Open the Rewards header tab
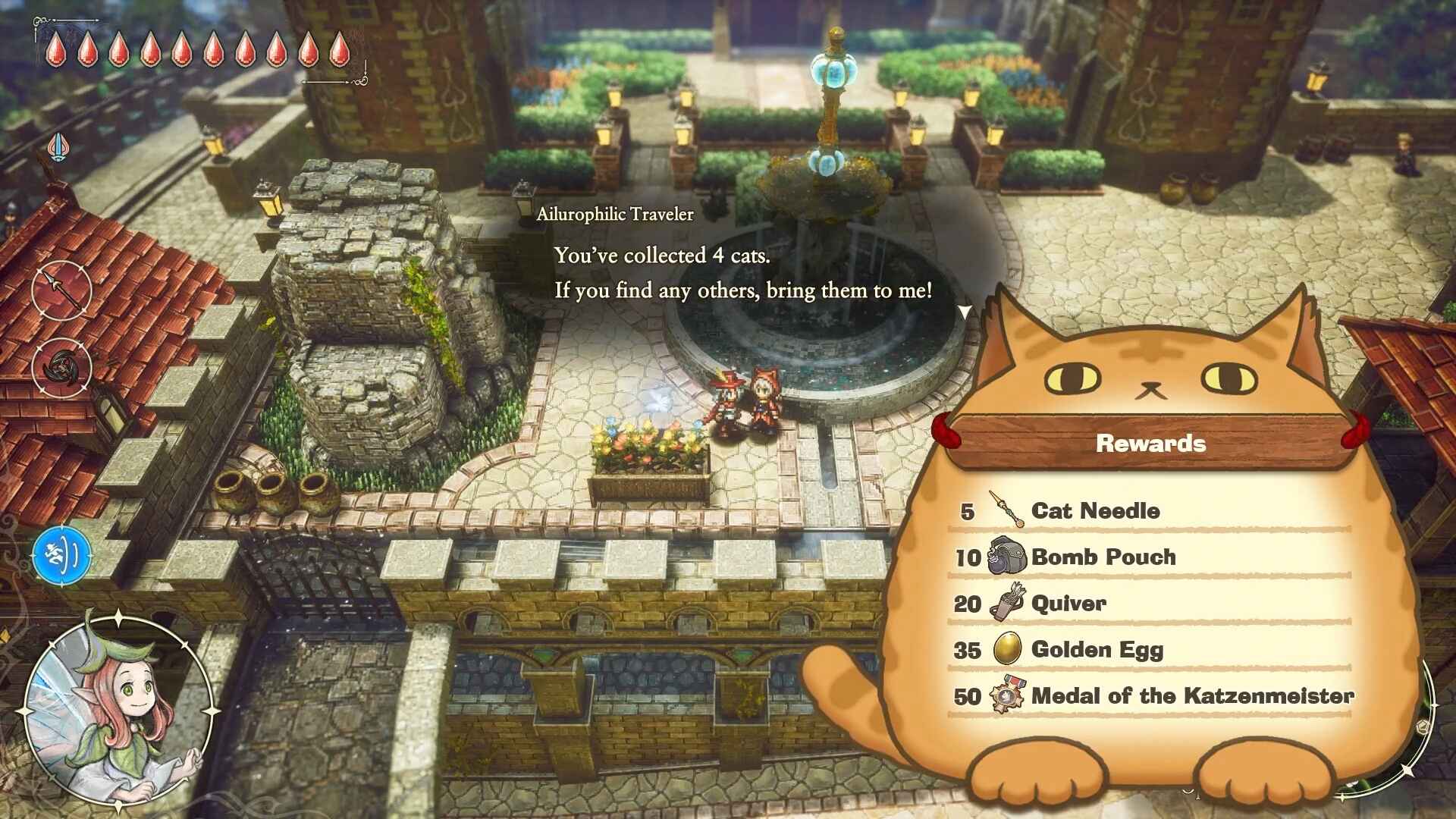The width and height of the screenshot is (1456, 819). point(1150,444)
